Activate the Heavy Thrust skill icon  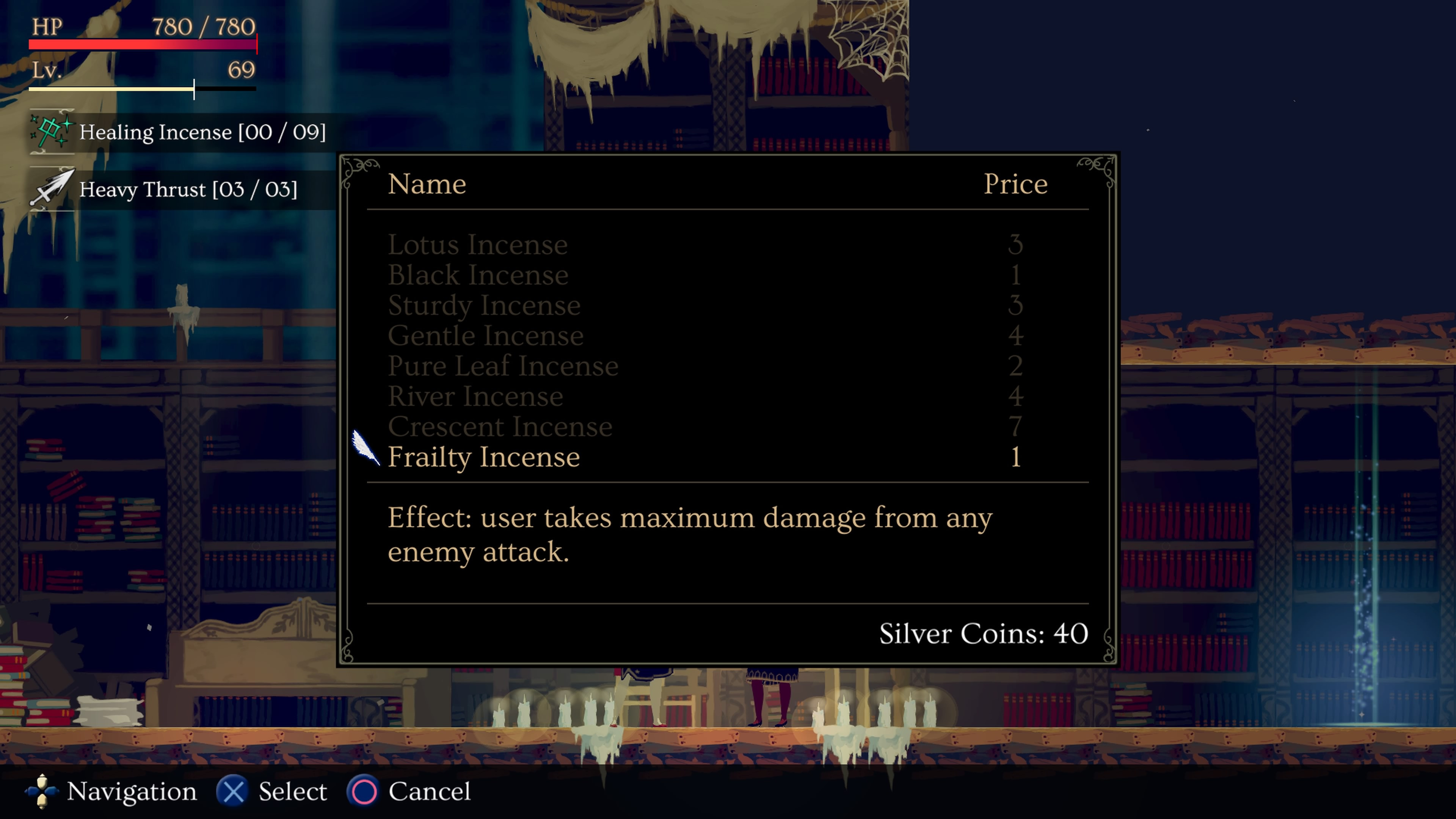click(52, 189)
